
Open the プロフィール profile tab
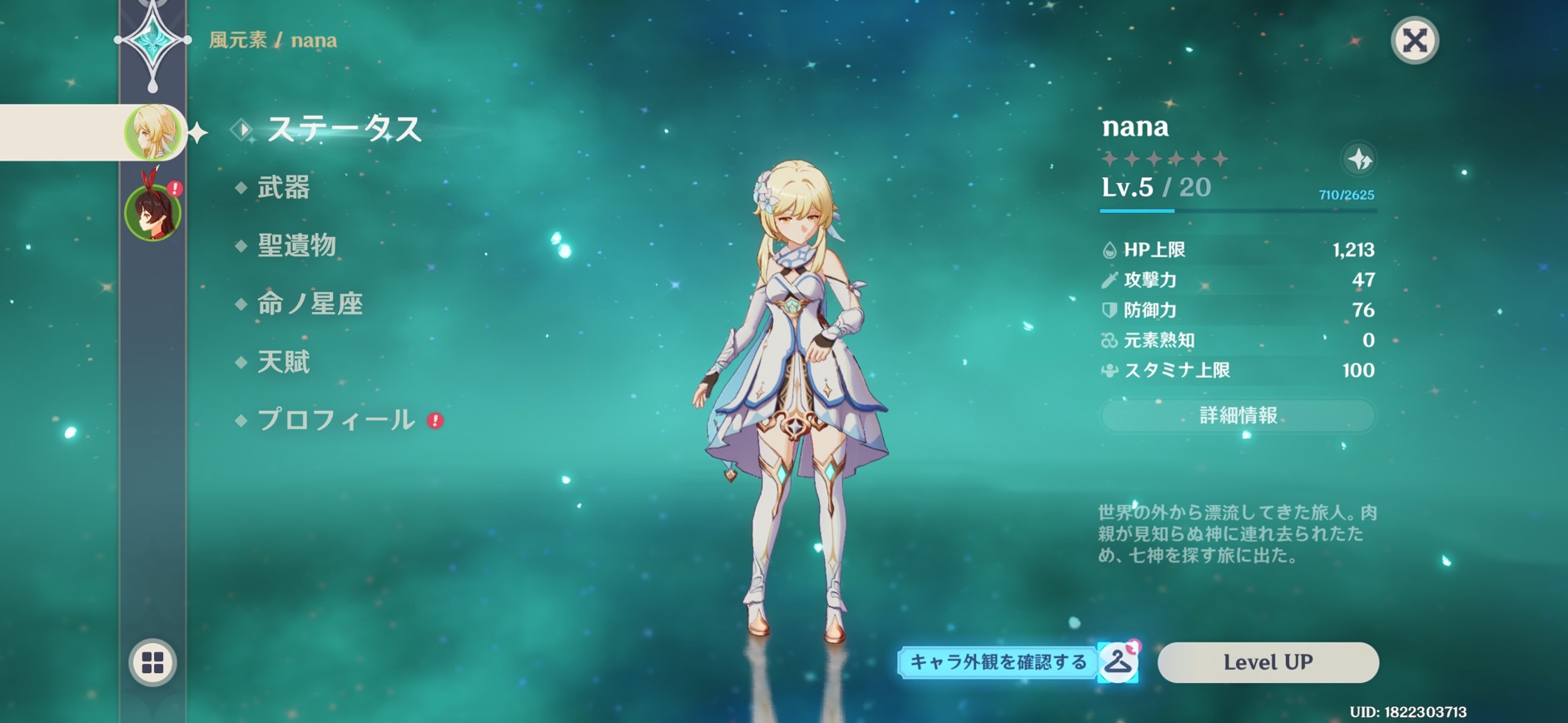[335, 420]
